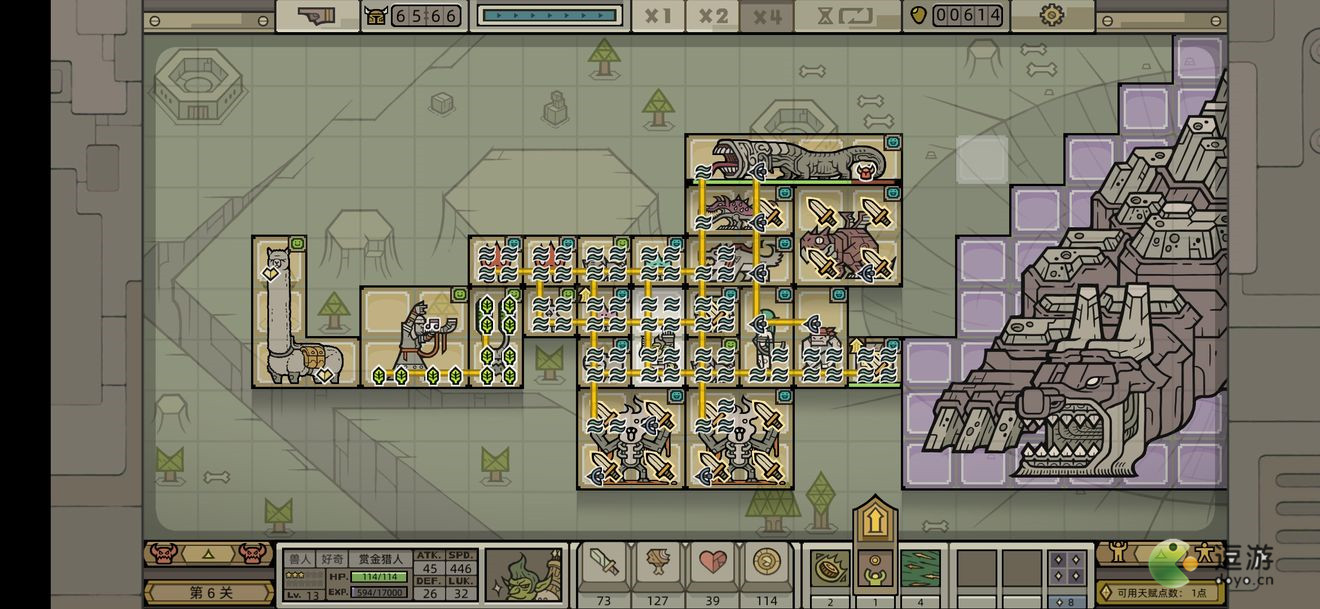This screenshot has height=609, width=1320.
Task: Click the pointing hand button in top bar
Action: pyautogui.click(x=316, y=16)
